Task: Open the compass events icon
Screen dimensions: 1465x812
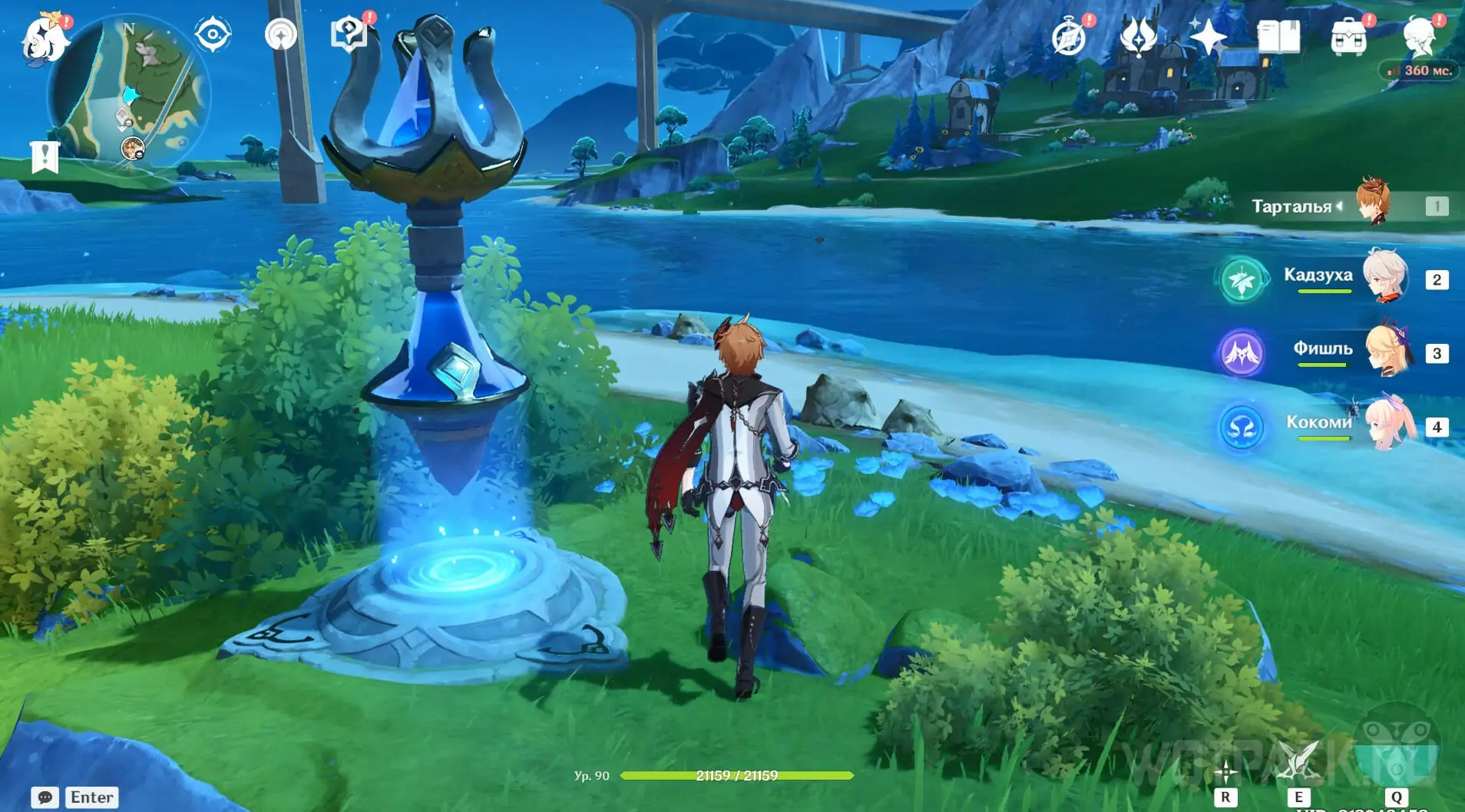Action: (x=1069, y=37)
